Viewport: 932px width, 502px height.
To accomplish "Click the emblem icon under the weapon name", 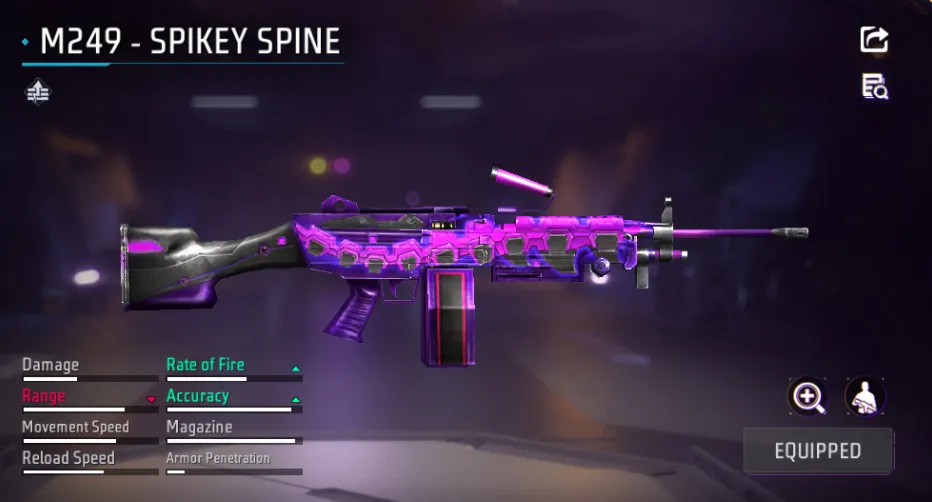I will pos(38,92).
